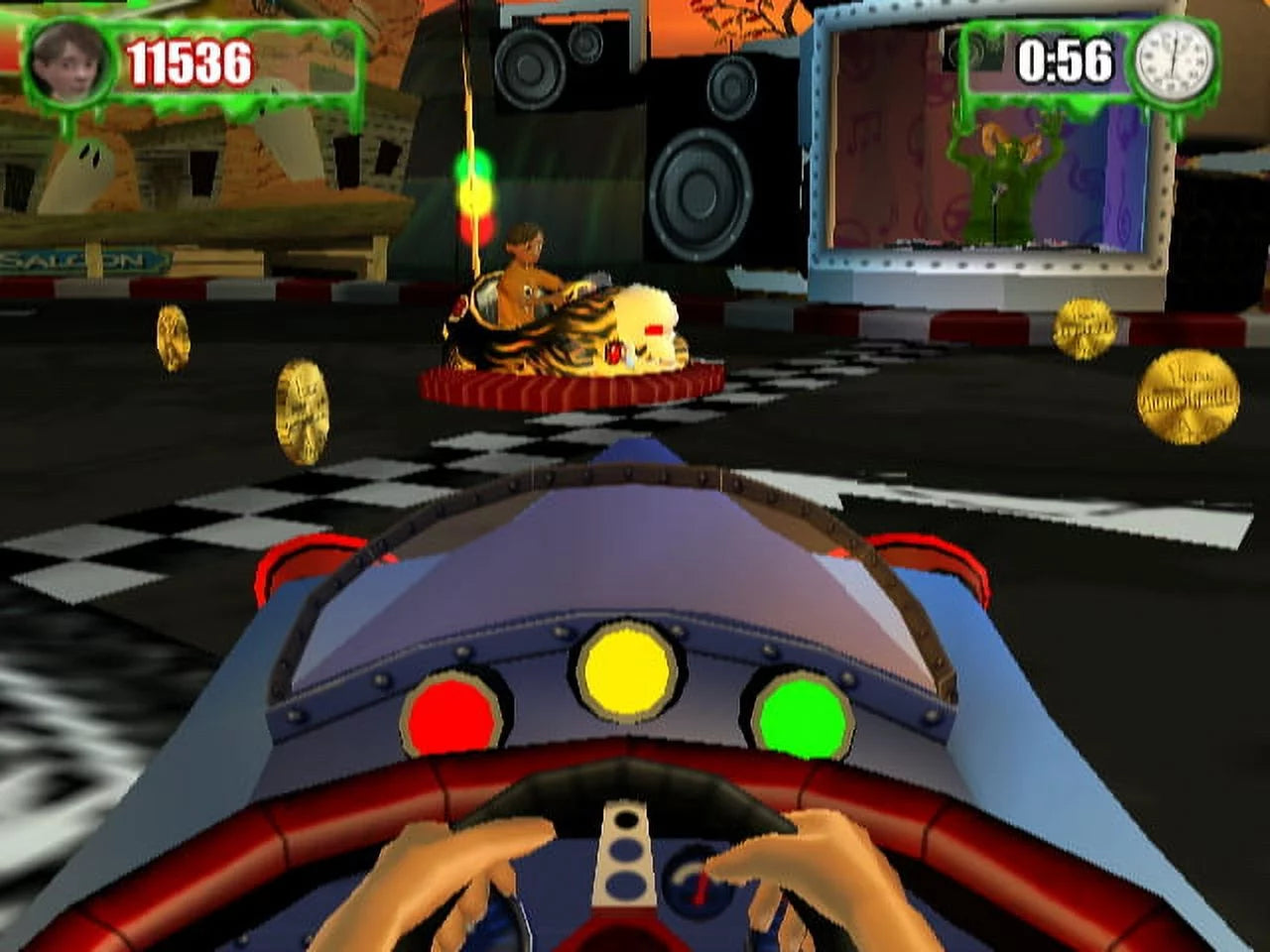Image resolution: width=1270 pixels, height=952 pixels.
Task: Click the stopwatch icon
Action: pyautogui.click(x=1175, y=59)
